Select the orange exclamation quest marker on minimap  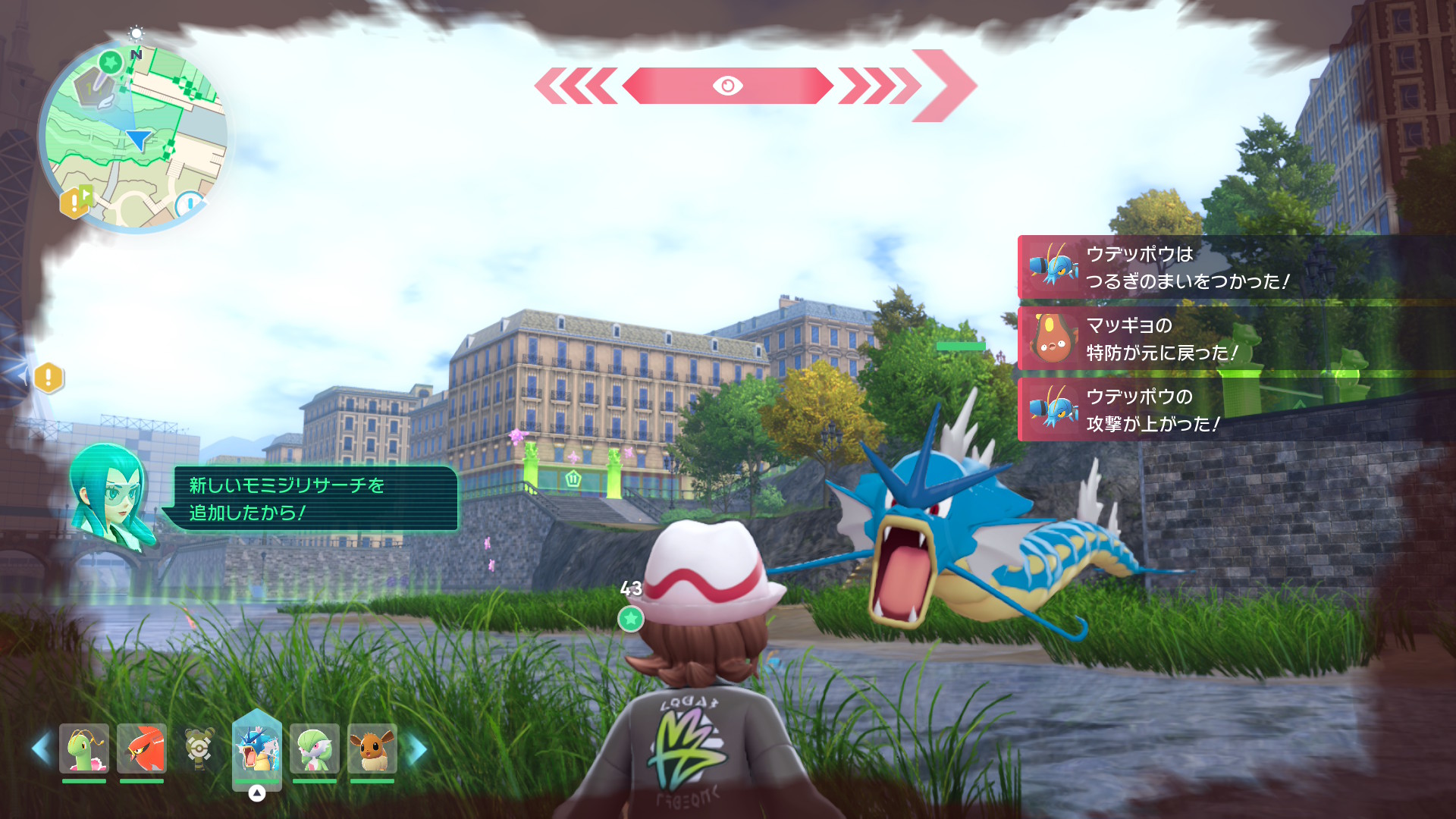pos(73,202)
